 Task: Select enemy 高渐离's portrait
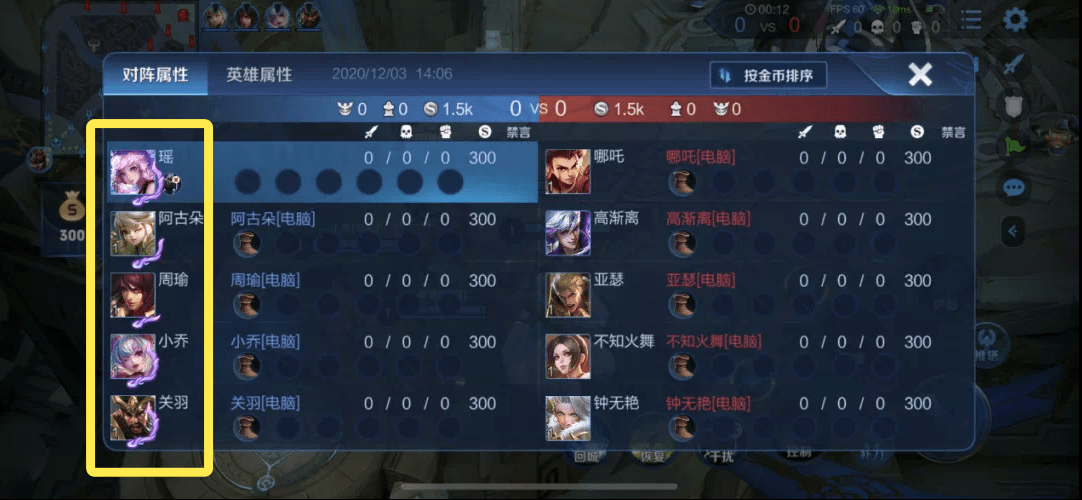567,234
